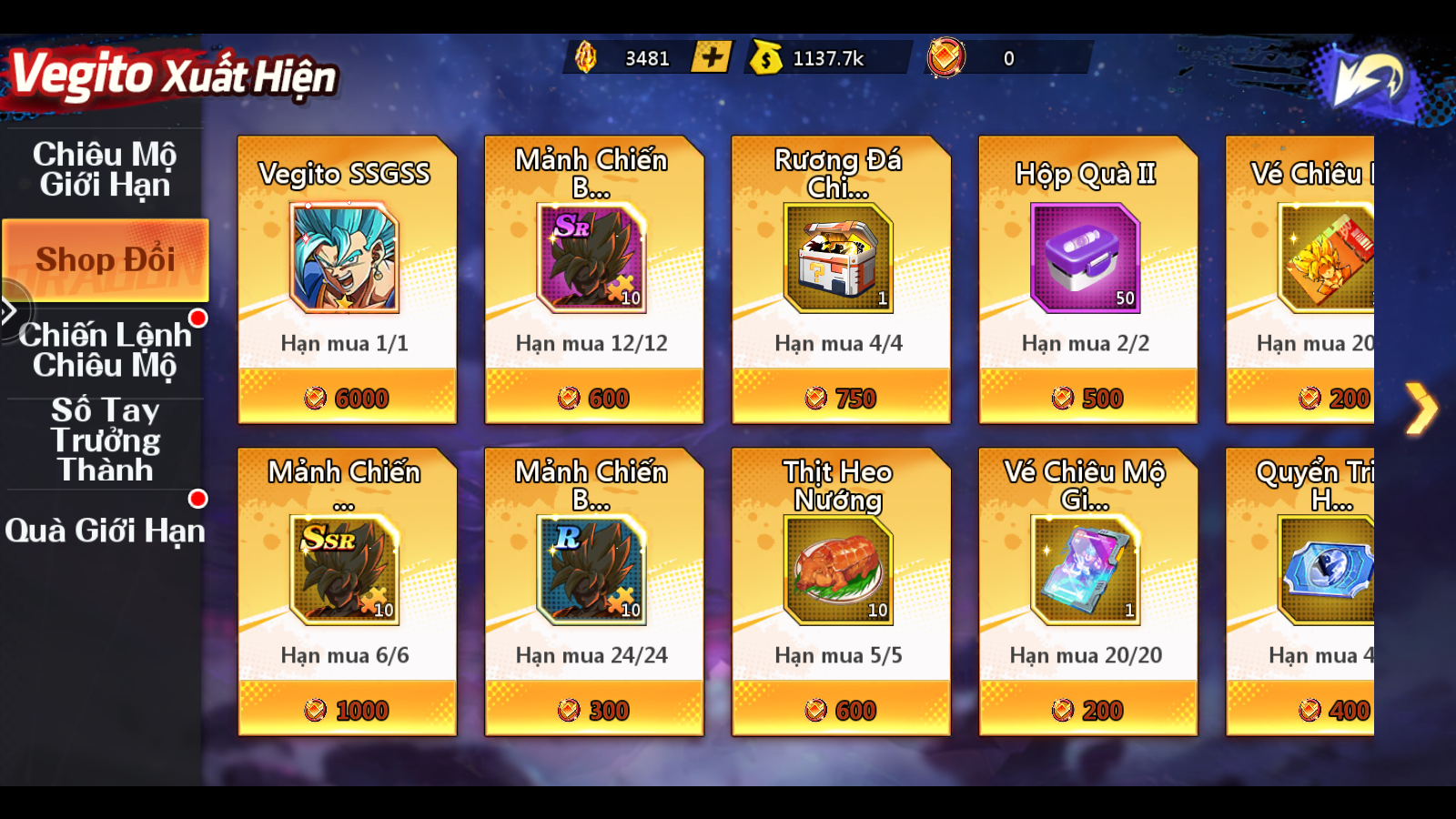Buy Vegito SSGSS for 6000
This screenshot has width=1456, height=819.
347,398
